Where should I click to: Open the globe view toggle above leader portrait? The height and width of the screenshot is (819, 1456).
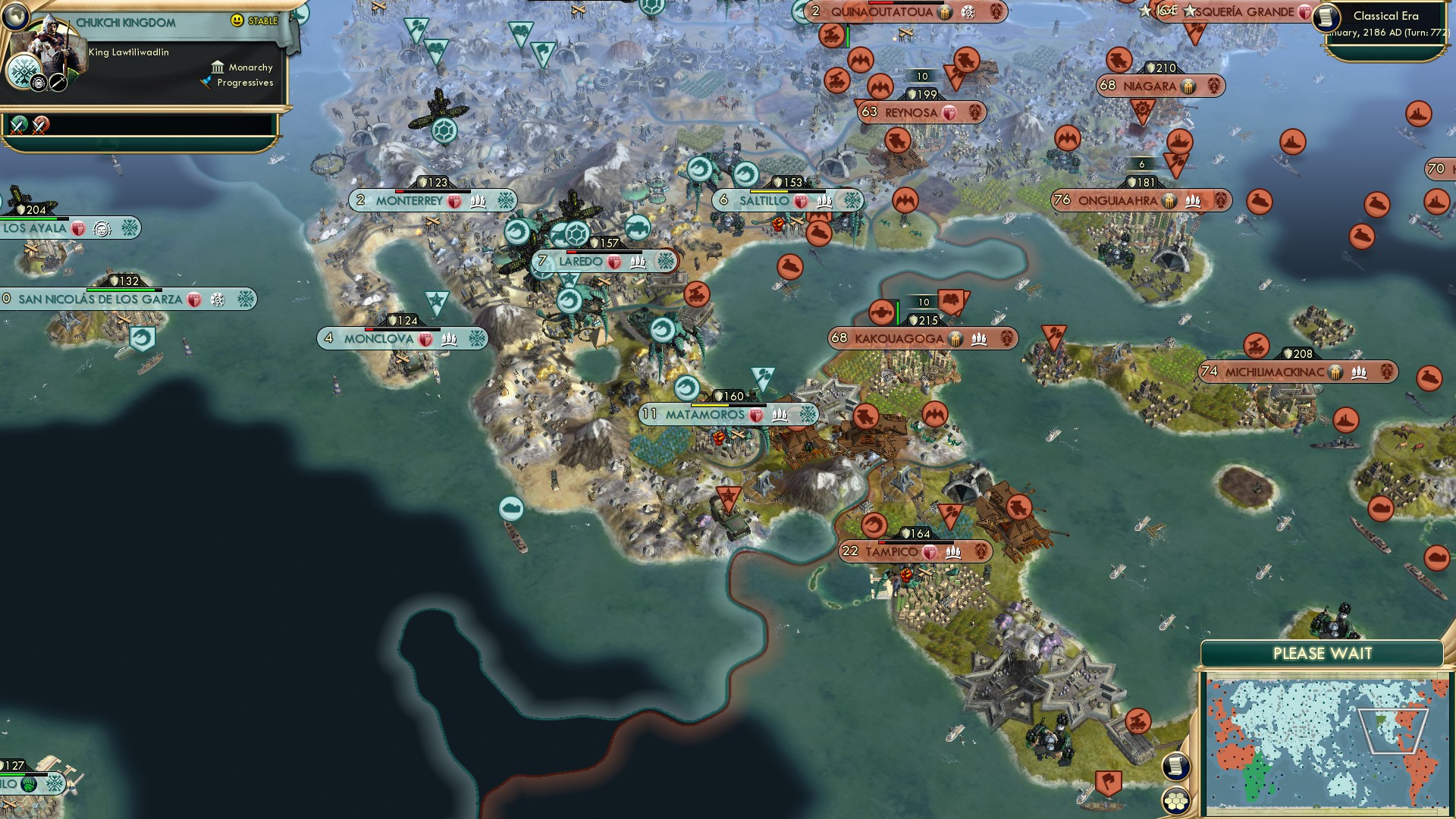(17, 17)
